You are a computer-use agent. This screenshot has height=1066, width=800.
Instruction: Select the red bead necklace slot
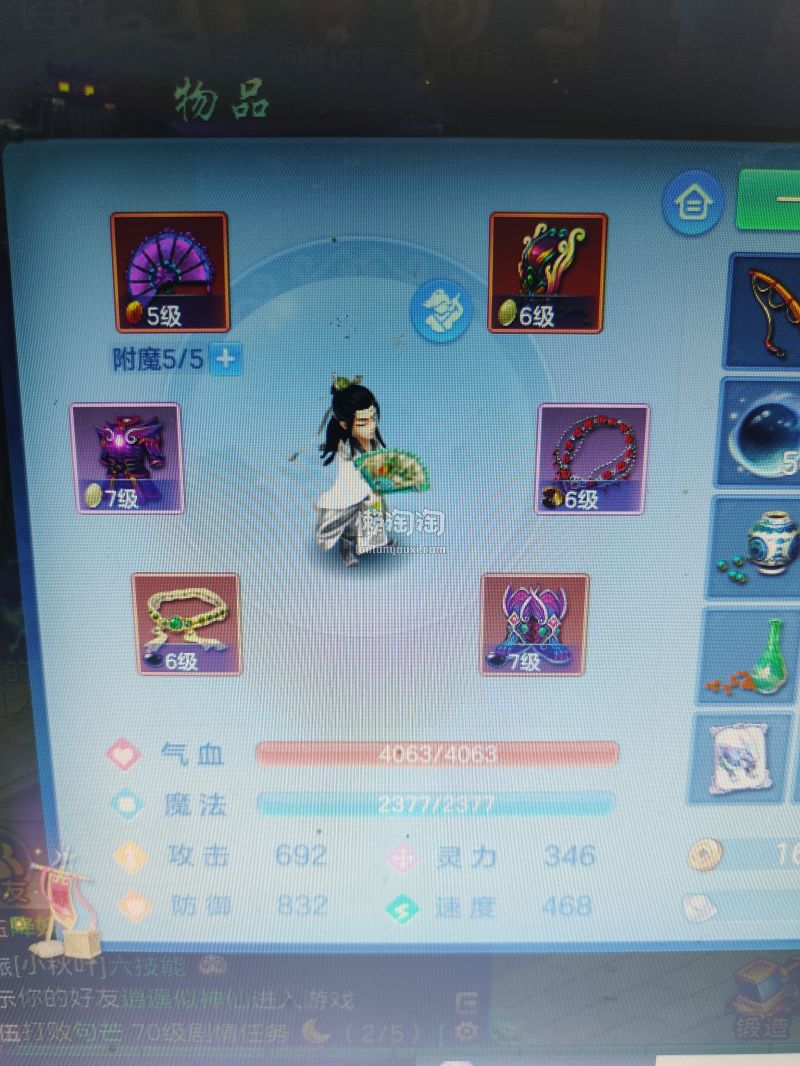(x=592, y=458)
